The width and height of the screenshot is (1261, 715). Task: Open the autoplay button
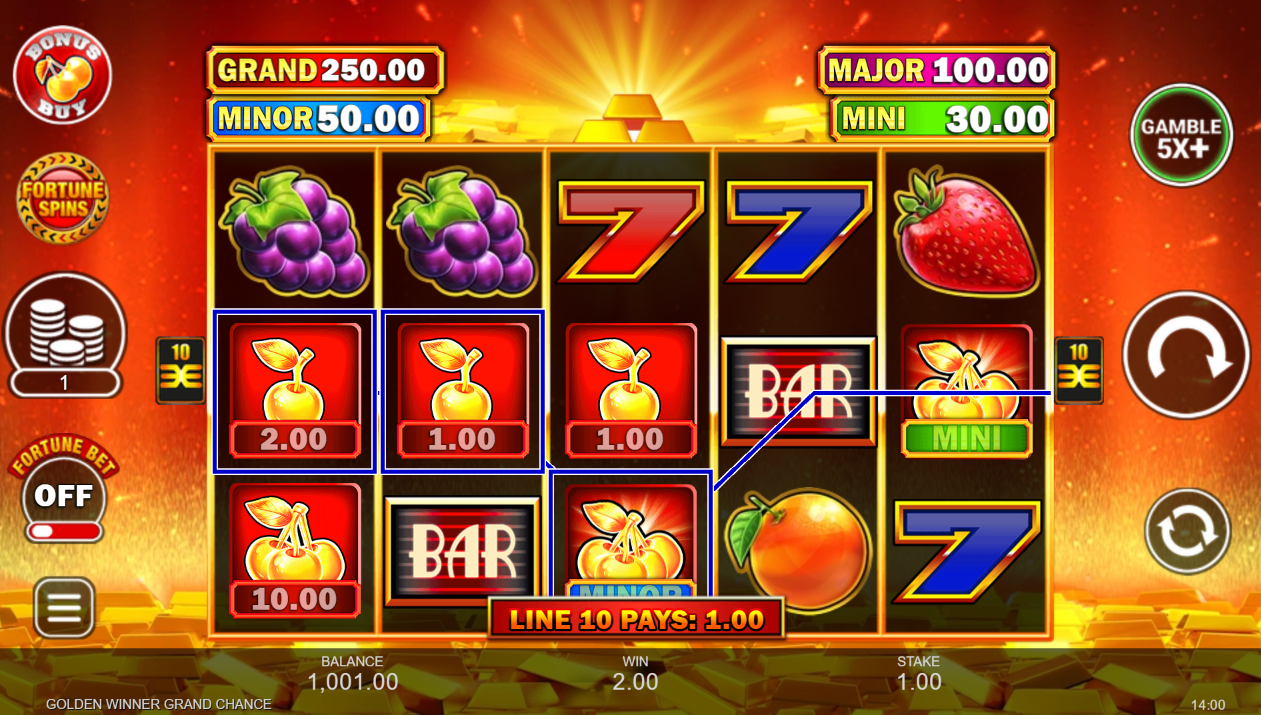coord(1187,530)
